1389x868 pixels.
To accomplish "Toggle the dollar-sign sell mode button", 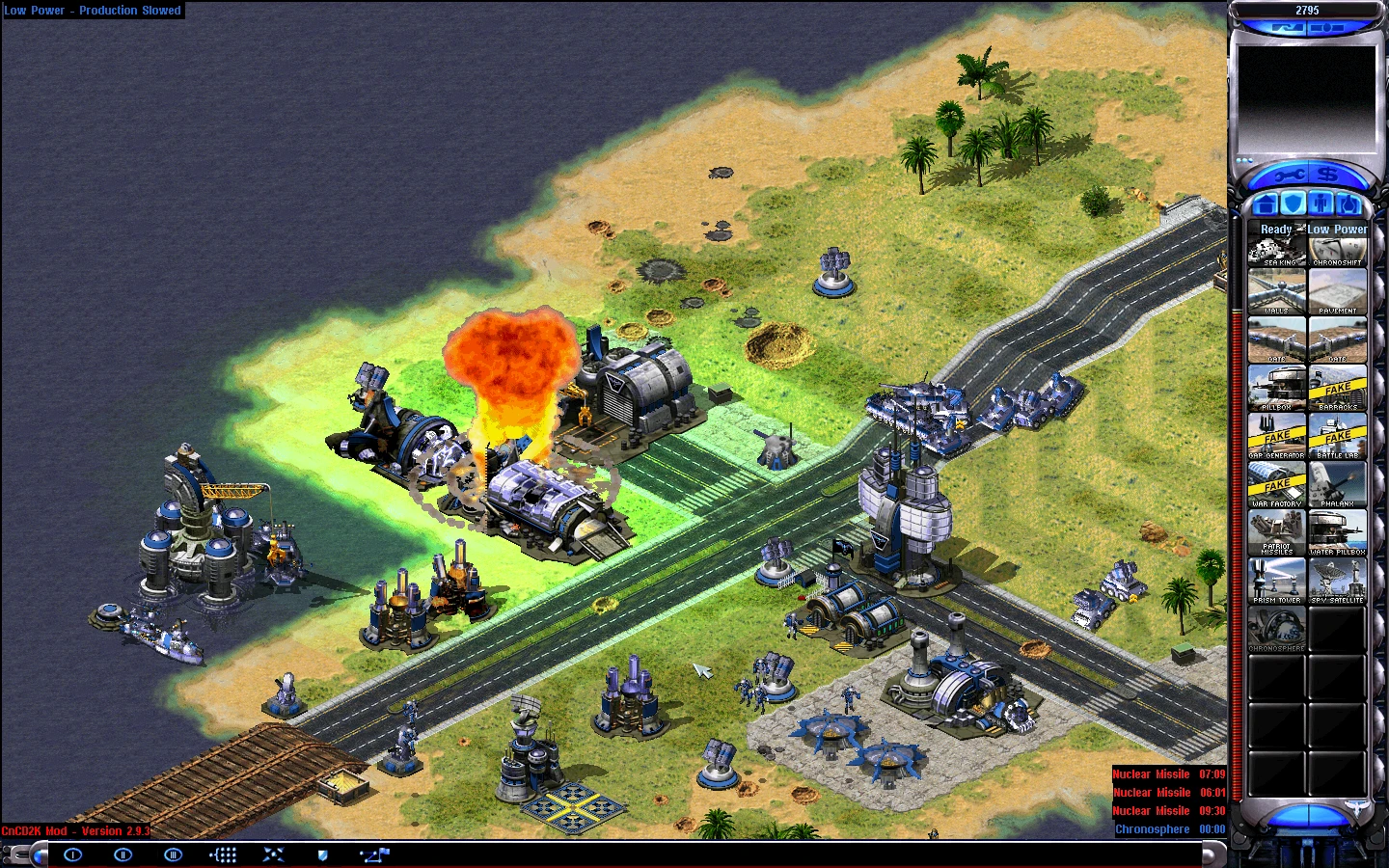I will click(x=1328, y=175).
